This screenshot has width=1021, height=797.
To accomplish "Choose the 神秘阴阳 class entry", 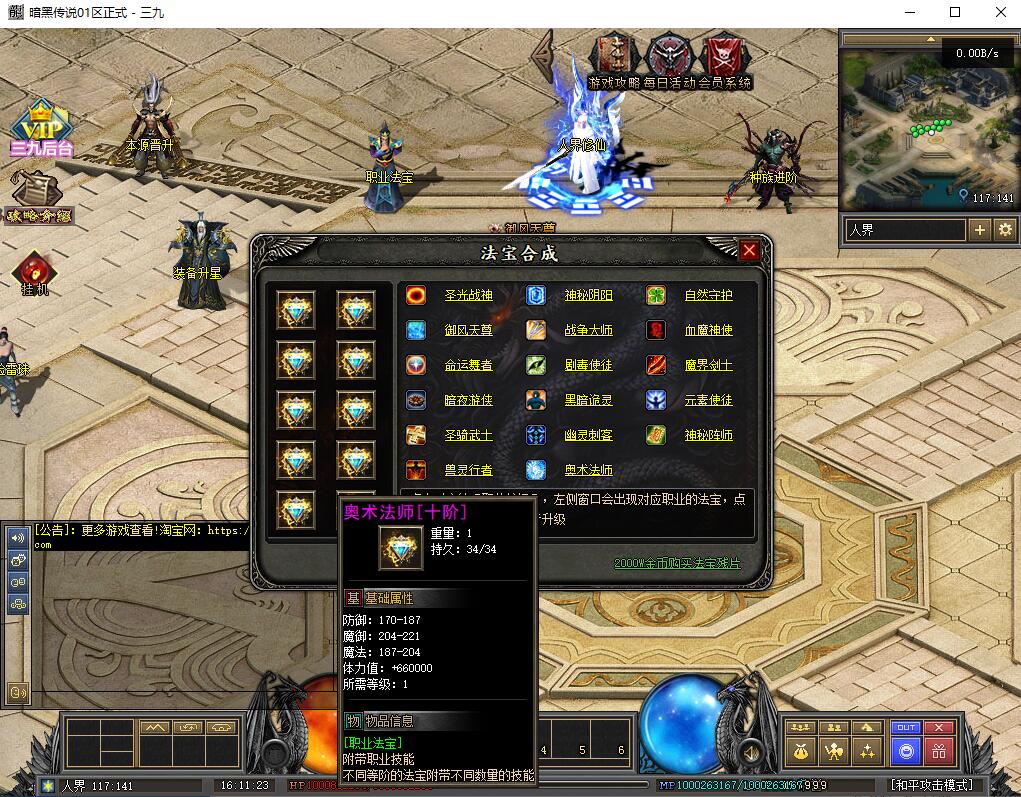I will pos(588,296).
